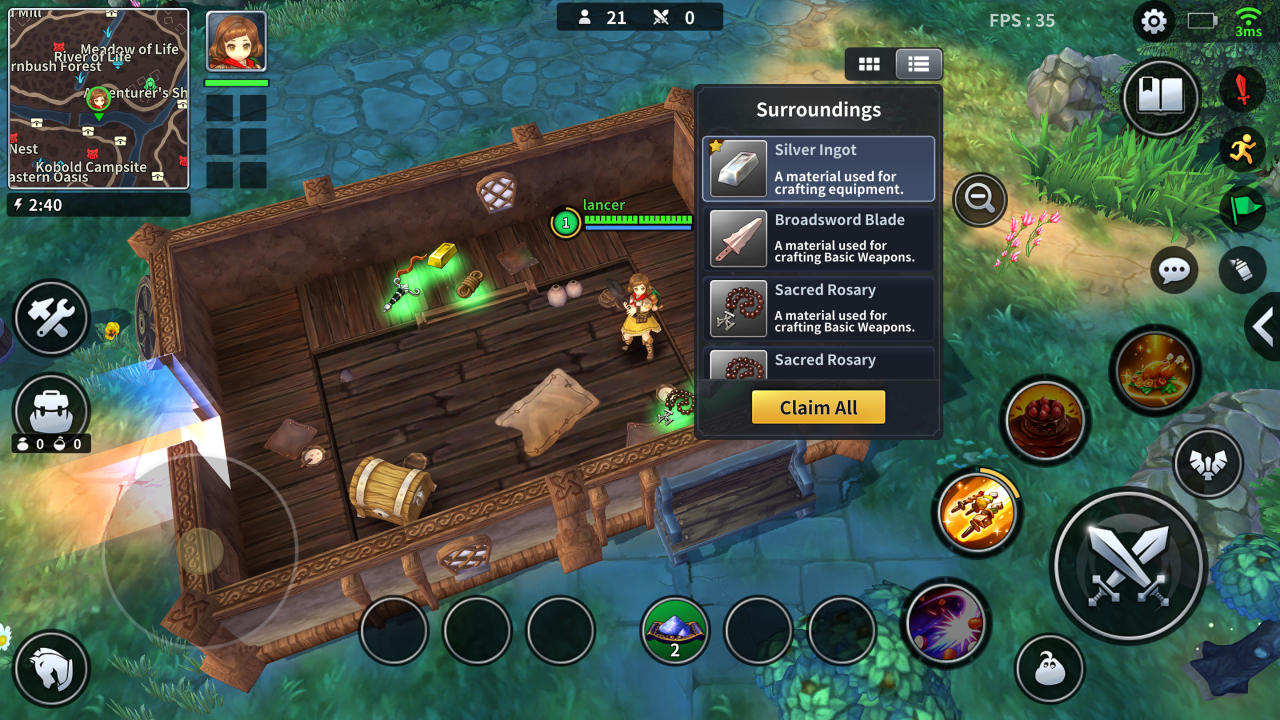Click the spray paint icon below the flag

1244,270
